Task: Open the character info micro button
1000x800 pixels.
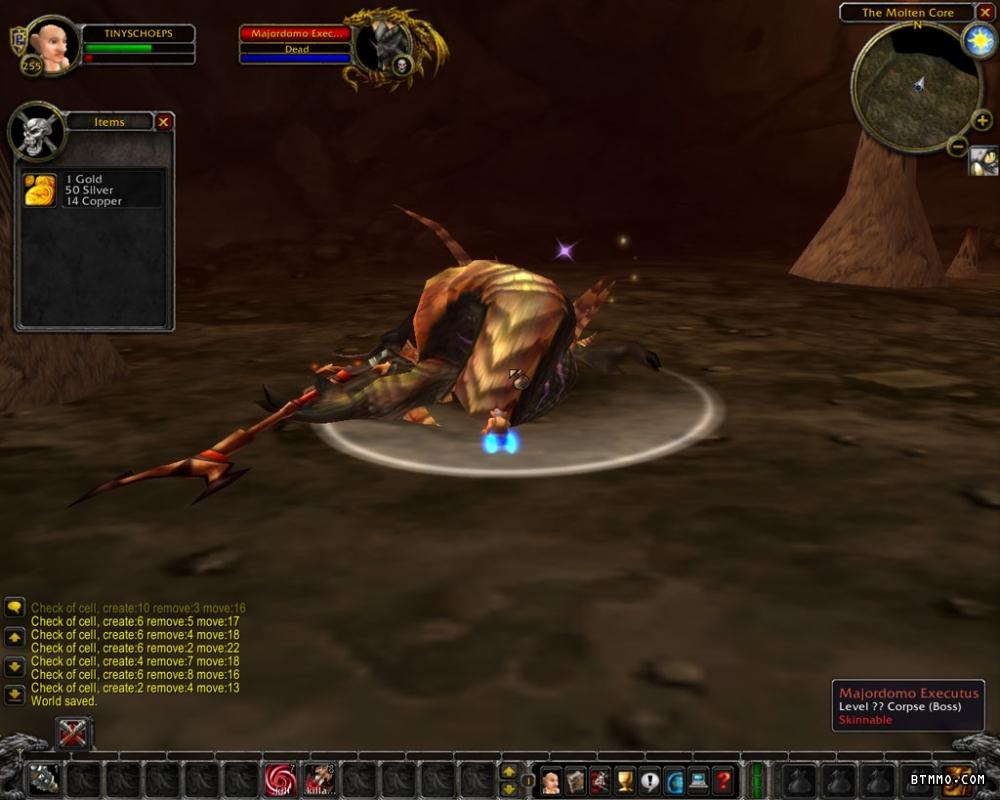Action: click(550, 780)
